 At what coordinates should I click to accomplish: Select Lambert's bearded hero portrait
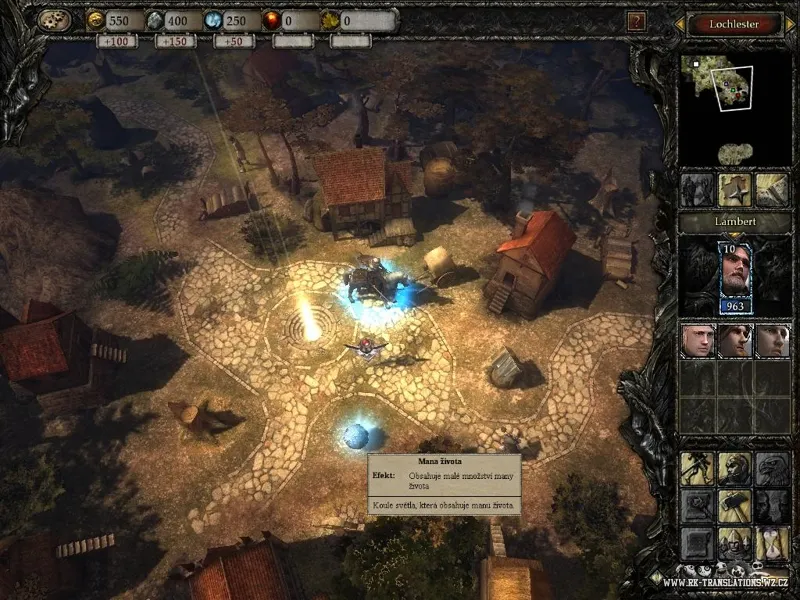click(735, 277)
